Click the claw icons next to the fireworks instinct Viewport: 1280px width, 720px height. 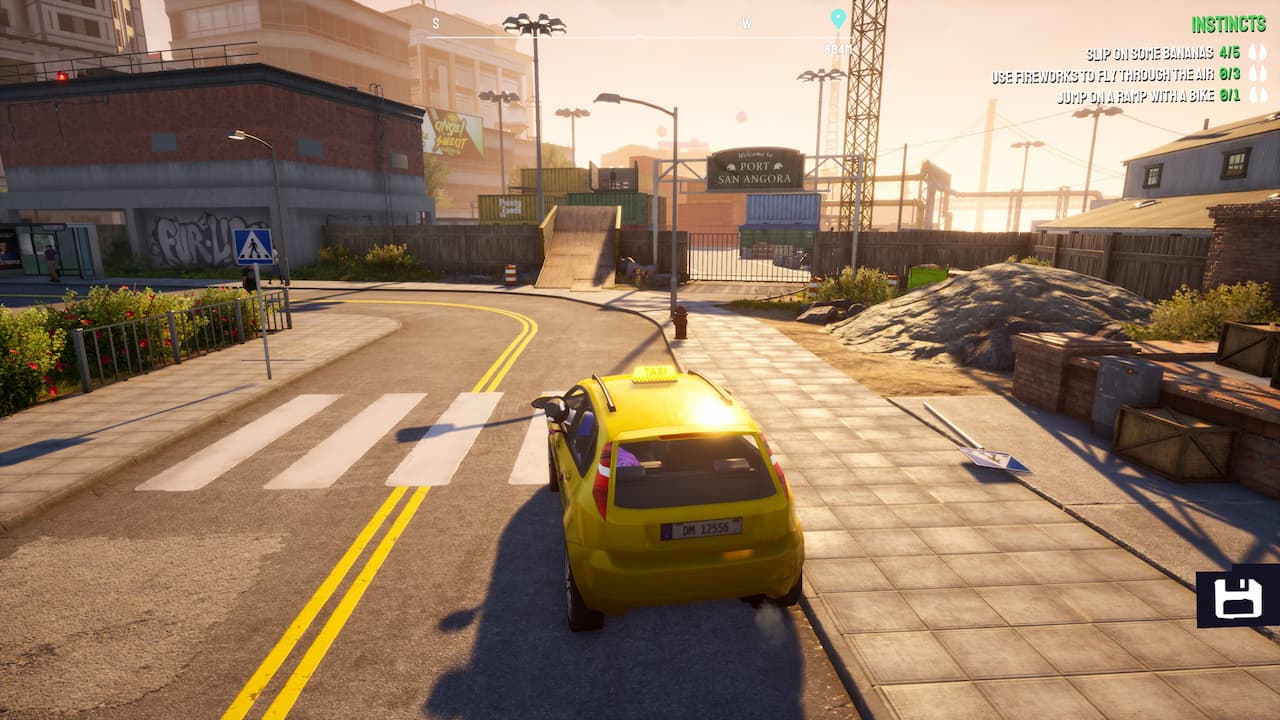(1258, 73)
